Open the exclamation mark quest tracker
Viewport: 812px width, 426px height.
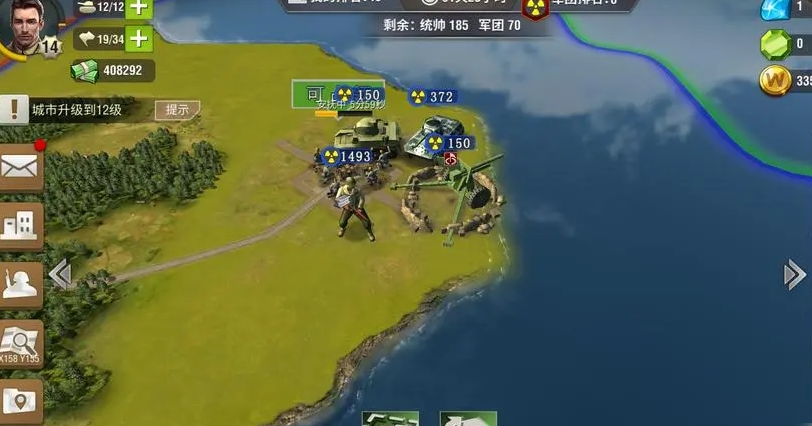point(13,110)
